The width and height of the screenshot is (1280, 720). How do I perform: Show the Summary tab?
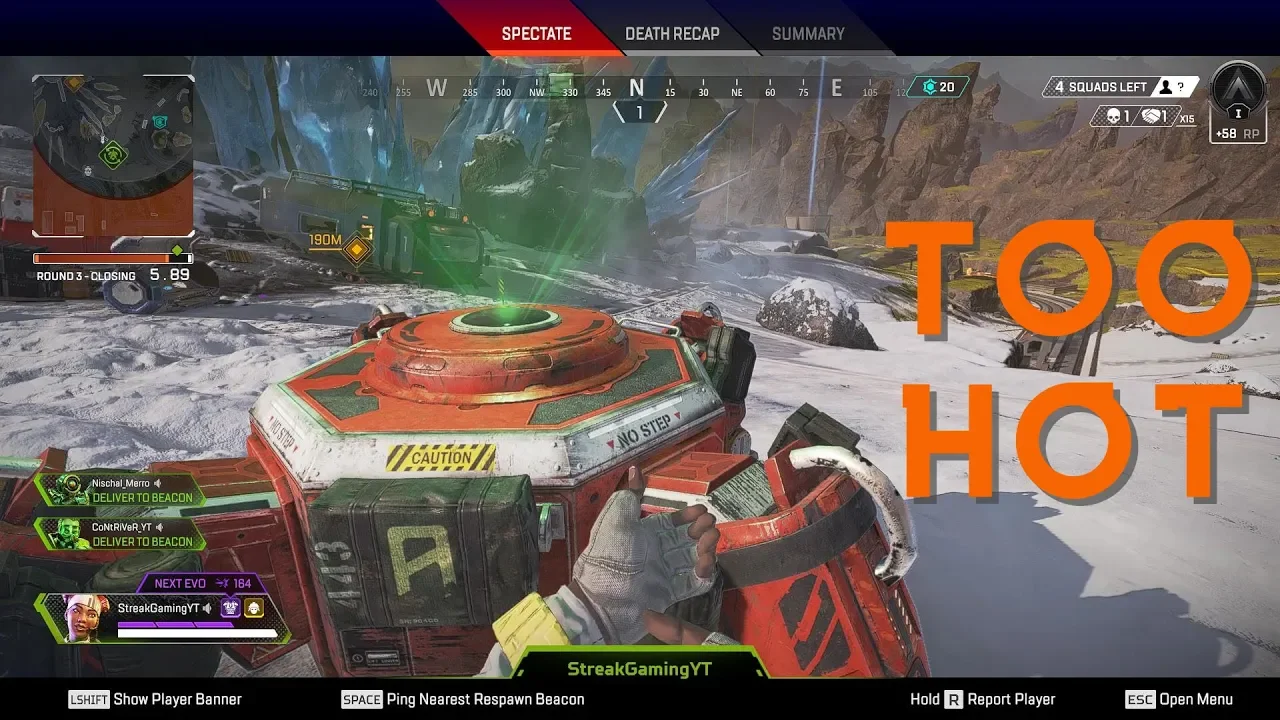click(808, 34)
